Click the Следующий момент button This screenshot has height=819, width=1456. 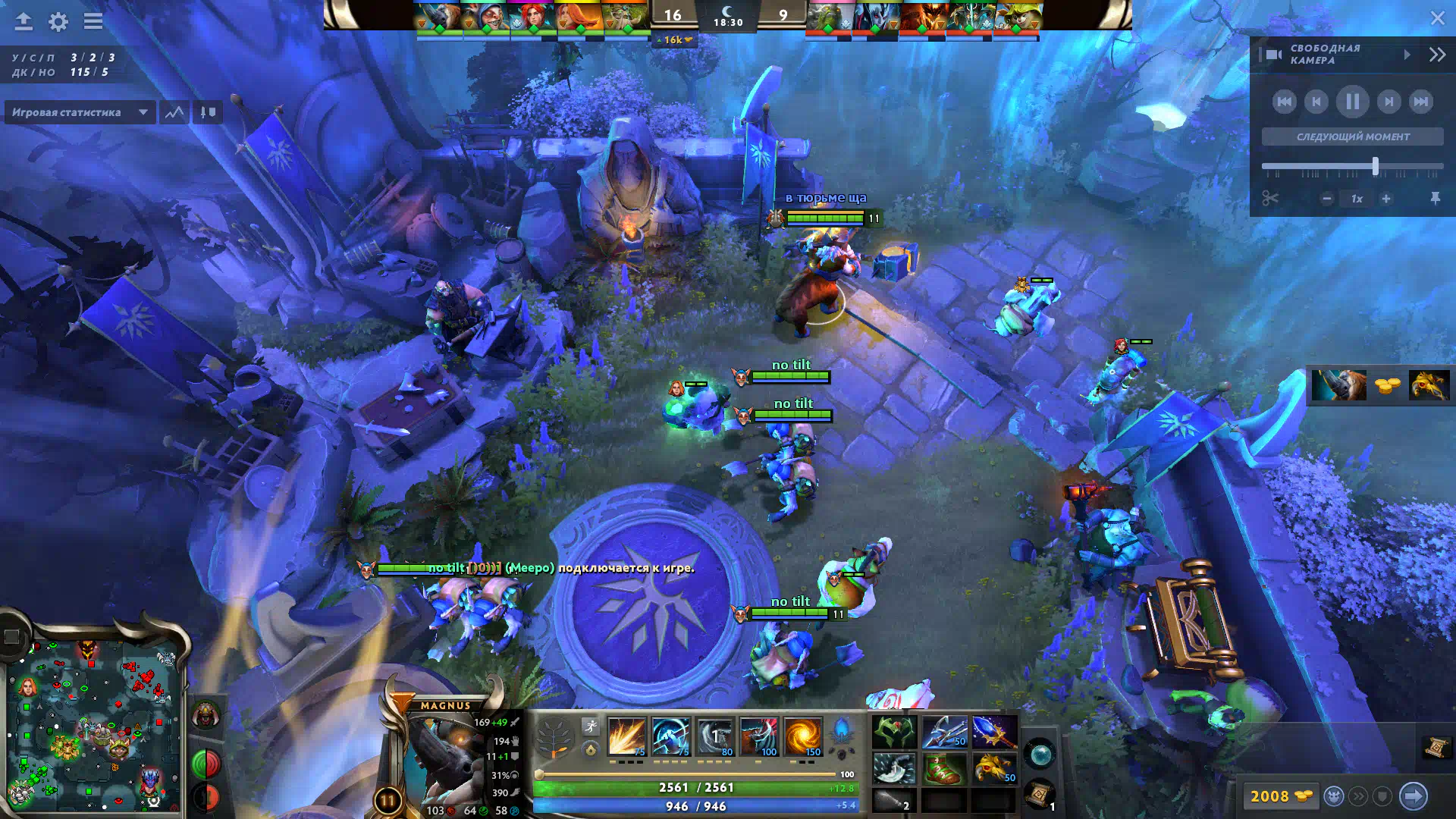(x=1352, y=136)
